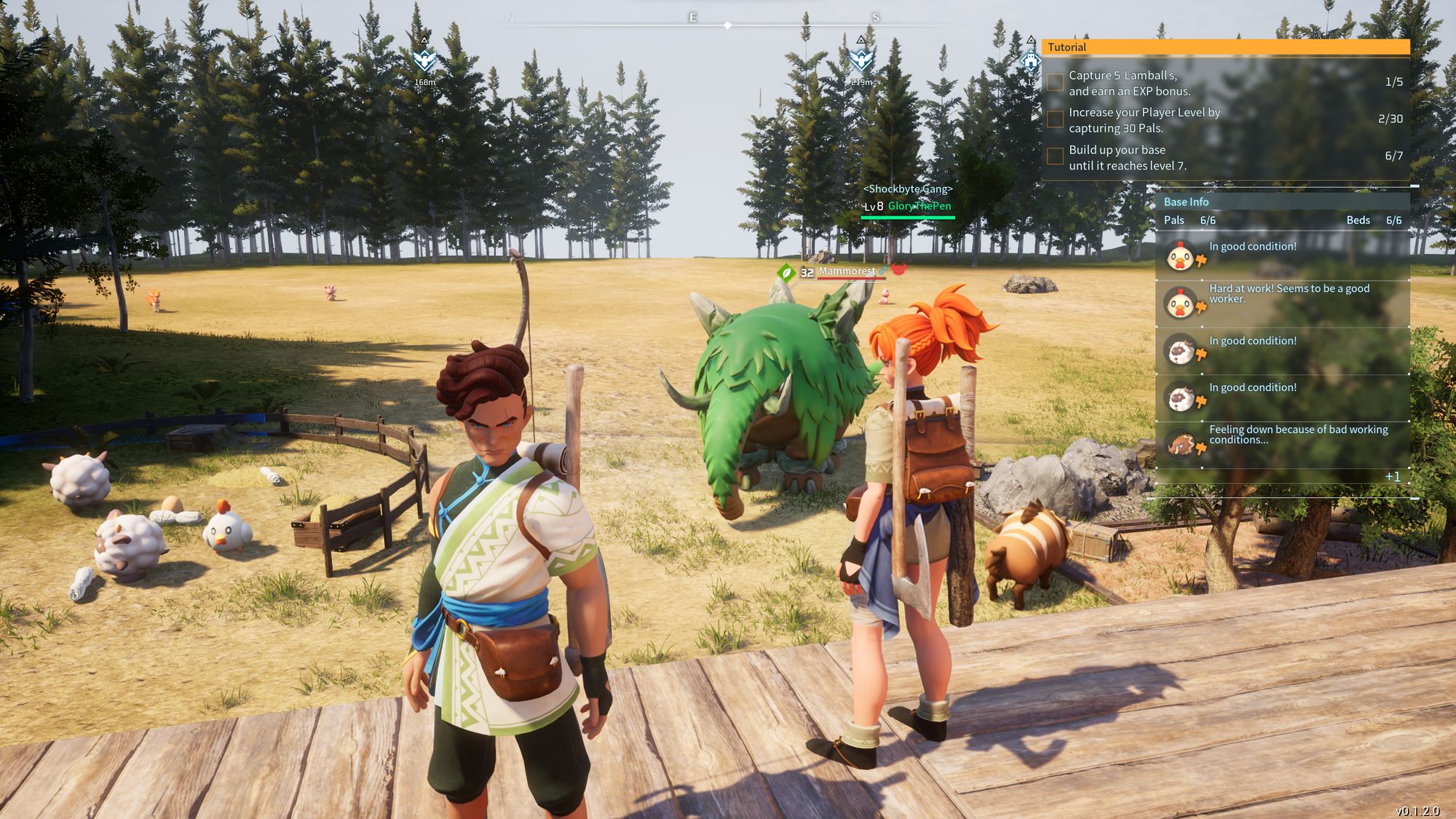The width and height of the screenshot is (1456, 819).
Task: Select the Build up your base objective
Action: click(x=1127, y=157)
